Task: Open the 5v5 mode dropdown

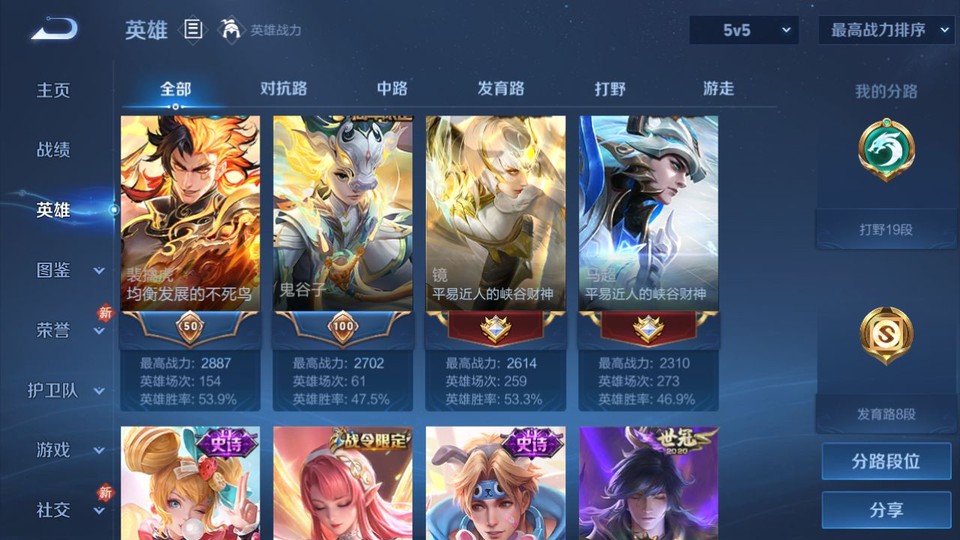Action: [744, 30]
